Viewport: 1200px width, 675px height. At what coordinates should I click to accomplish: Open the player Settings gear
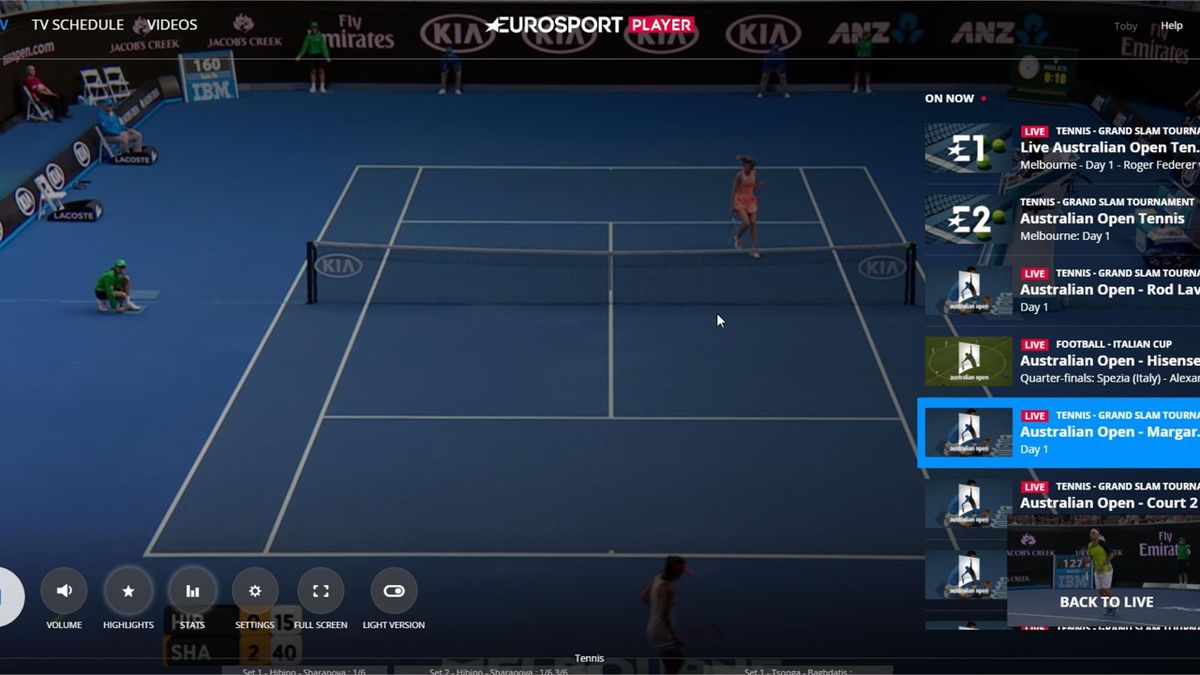(x=255, y=591)
